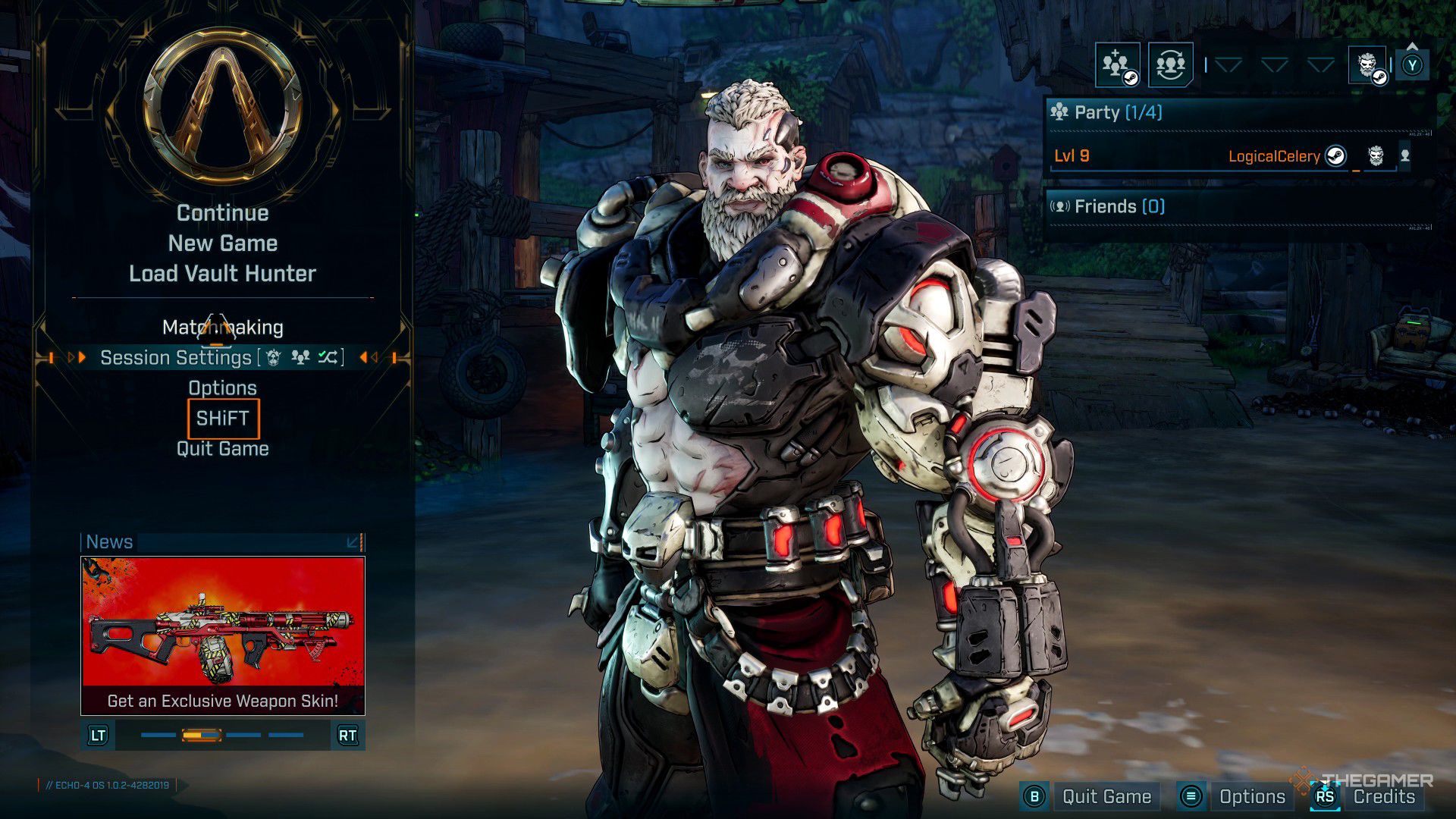The image size is (1456, 819).
Task: Show the Credits
Action: click(1383, 797)
